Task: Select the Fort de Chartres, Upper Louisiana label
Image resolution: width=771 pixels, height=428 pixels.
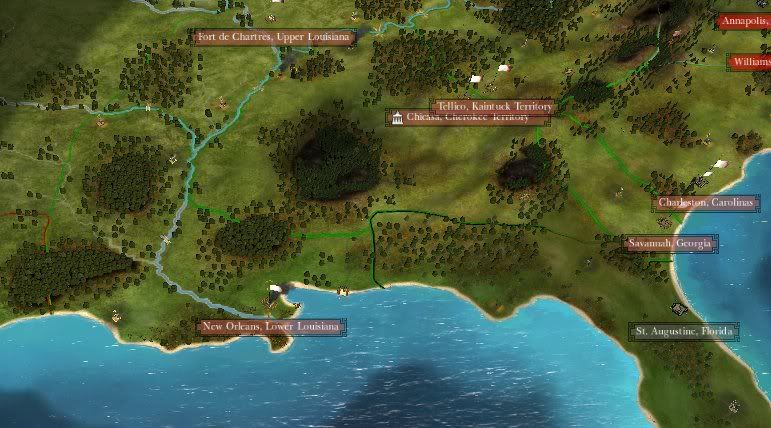Action: [x=274, y=37]
